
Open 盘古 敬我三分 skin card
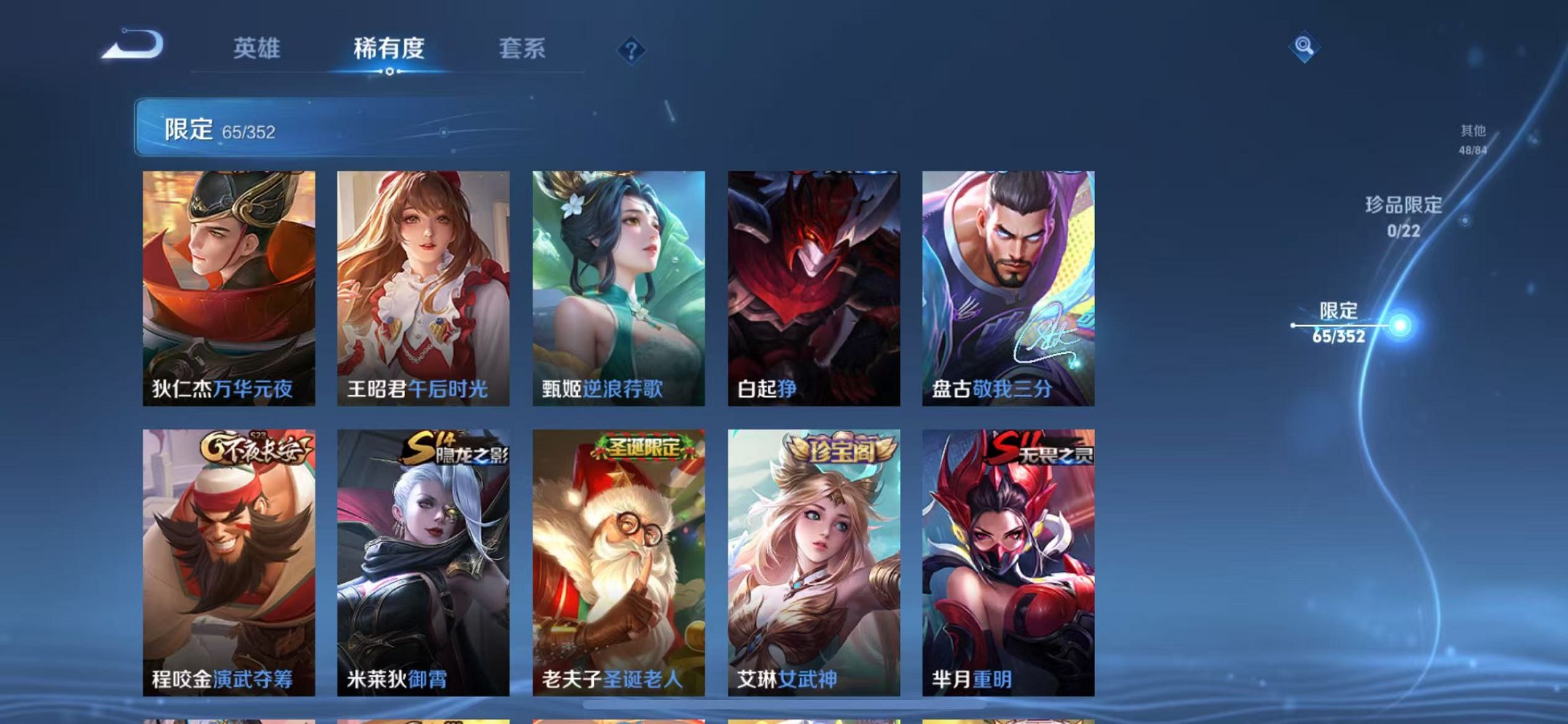coord(1008,284)
